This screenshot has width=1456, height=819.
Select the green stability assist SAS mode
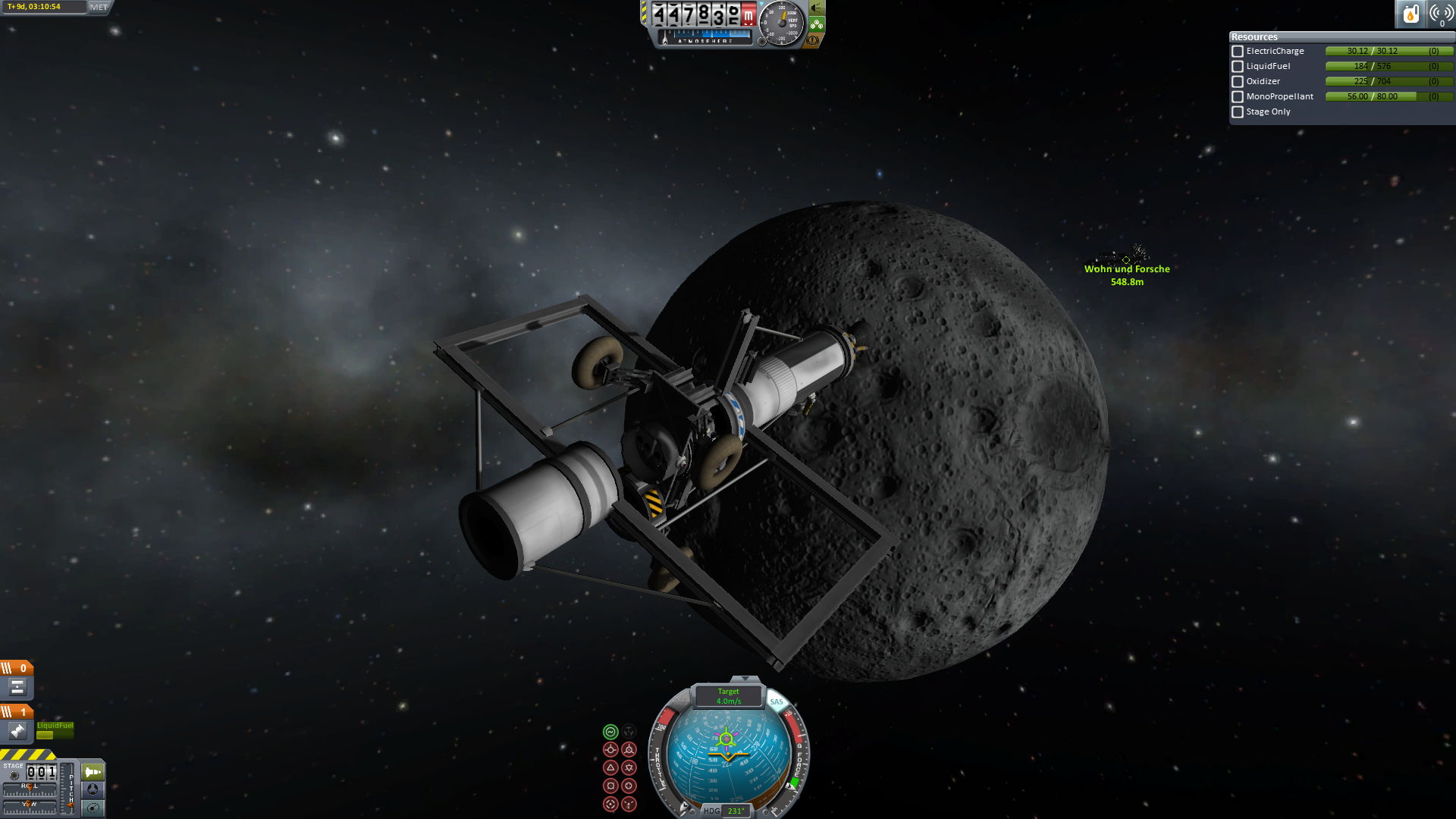[x=610, y=732]
